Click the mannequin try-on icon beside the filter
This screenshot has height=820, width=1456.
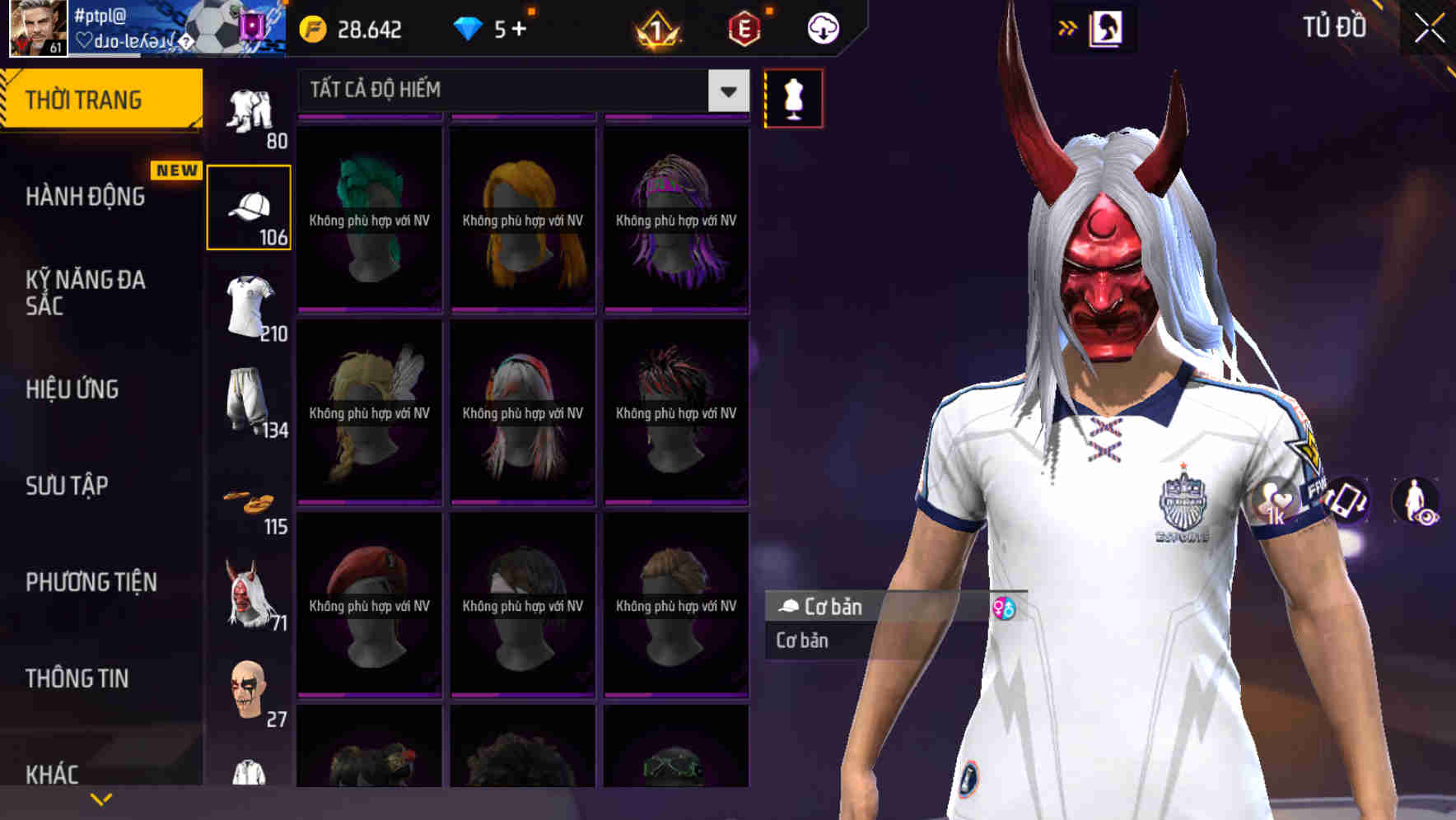point(793,97)
